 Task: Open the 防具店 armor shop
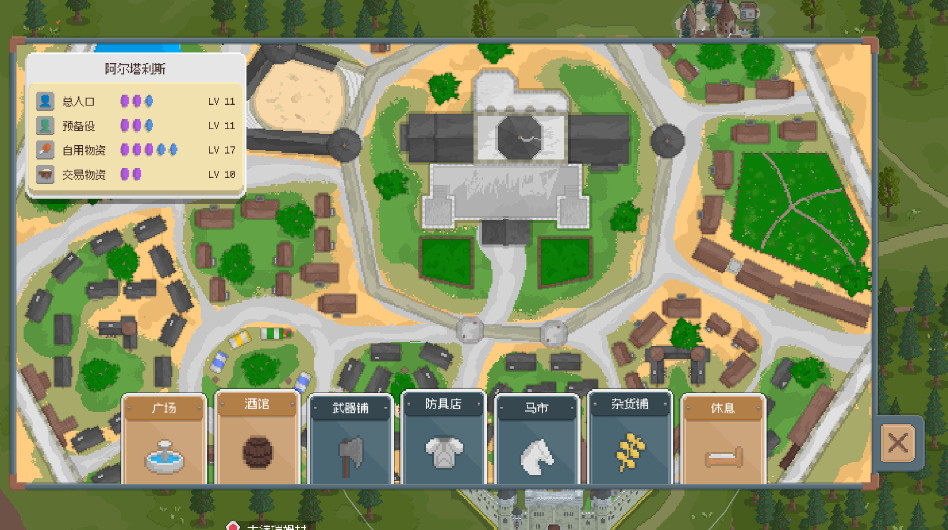pos(443,440)
